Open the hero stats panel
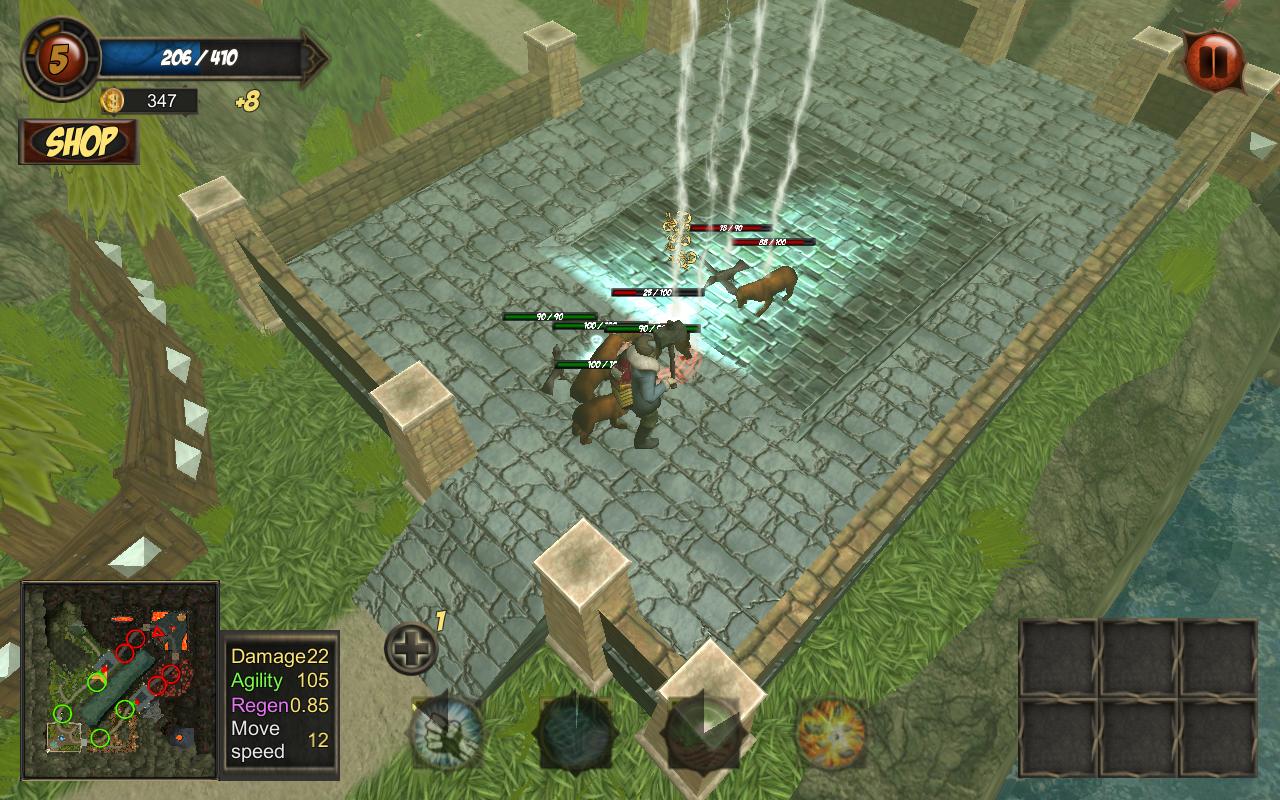 pyautogui.click(x=281, y=703)
